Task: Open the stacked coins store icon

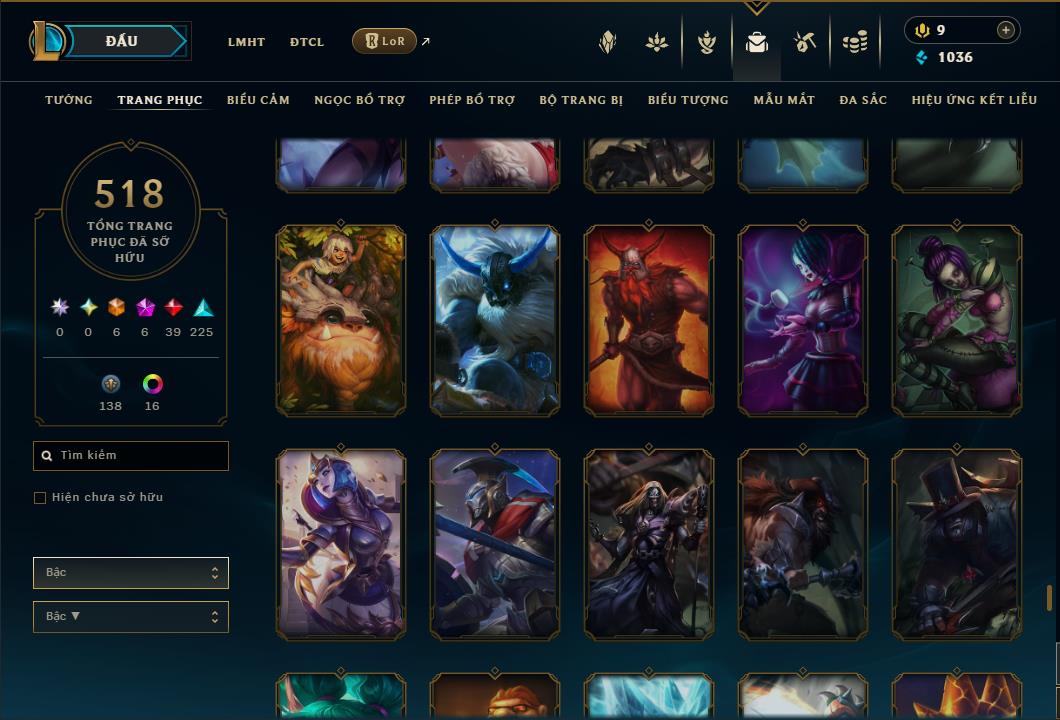Action: 854,42
